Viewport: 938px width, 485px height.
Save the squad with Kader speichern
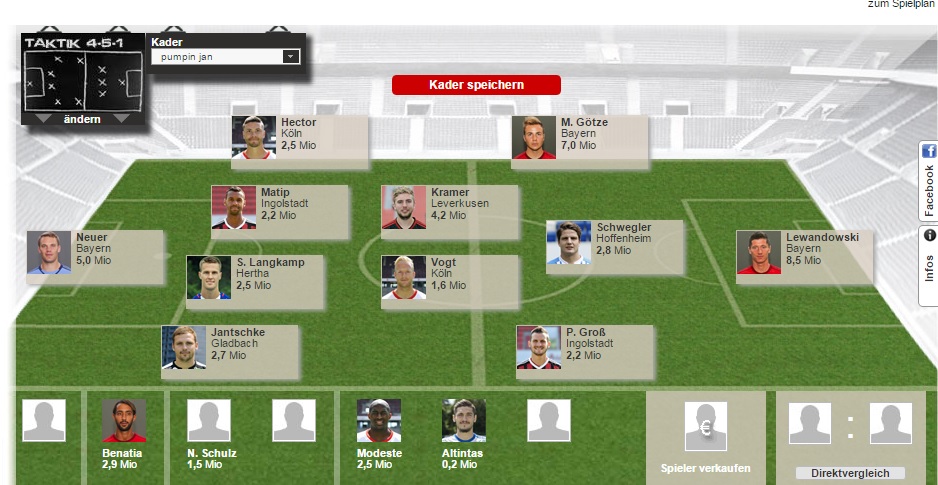point(476,85)
